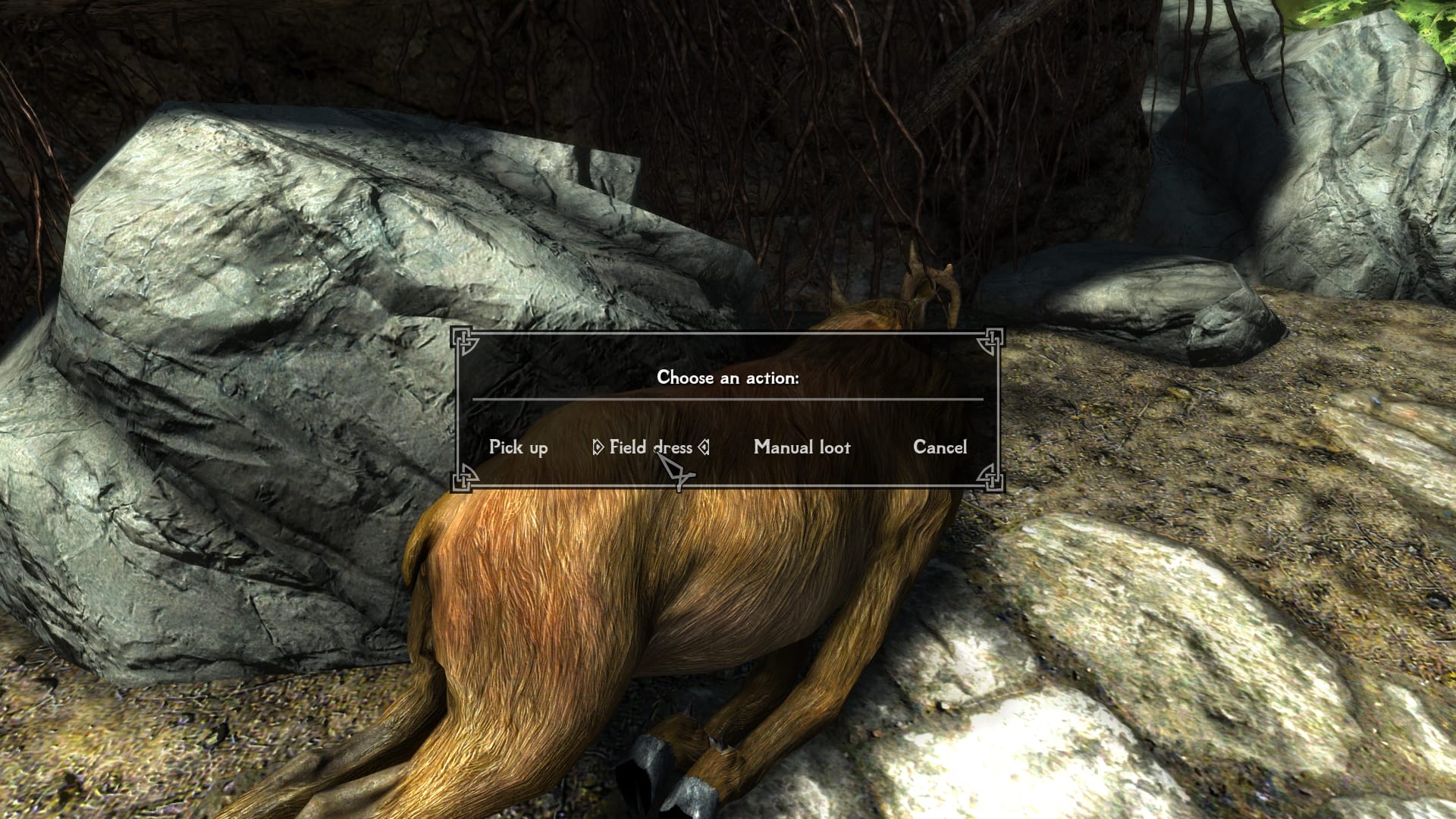Select Field dress for the deer

tap(650, 447)
